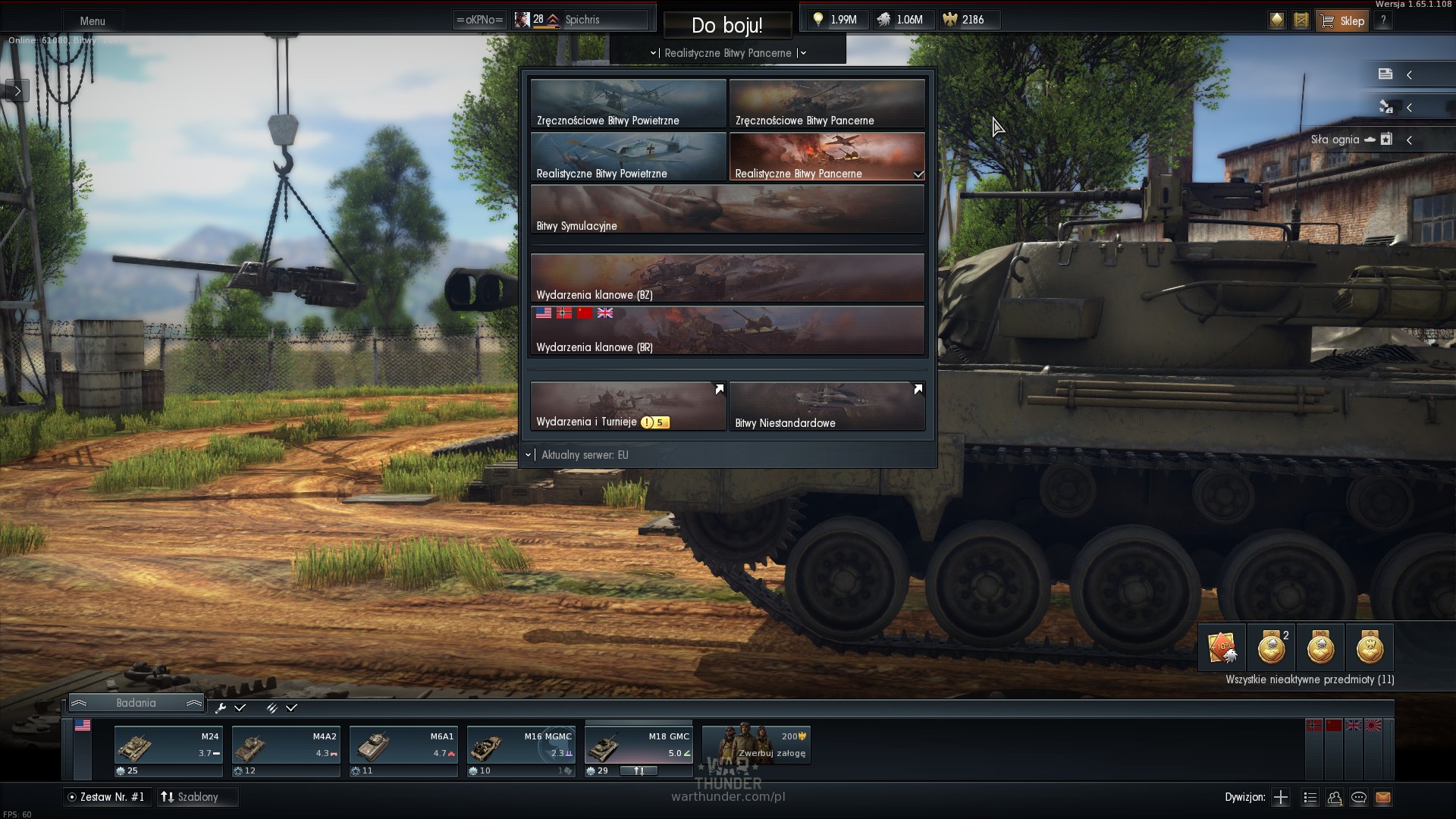Select the M18 GMC vehicle slot
The width and height of the screenshot is (1456, 819).
(x=639, y=751)
